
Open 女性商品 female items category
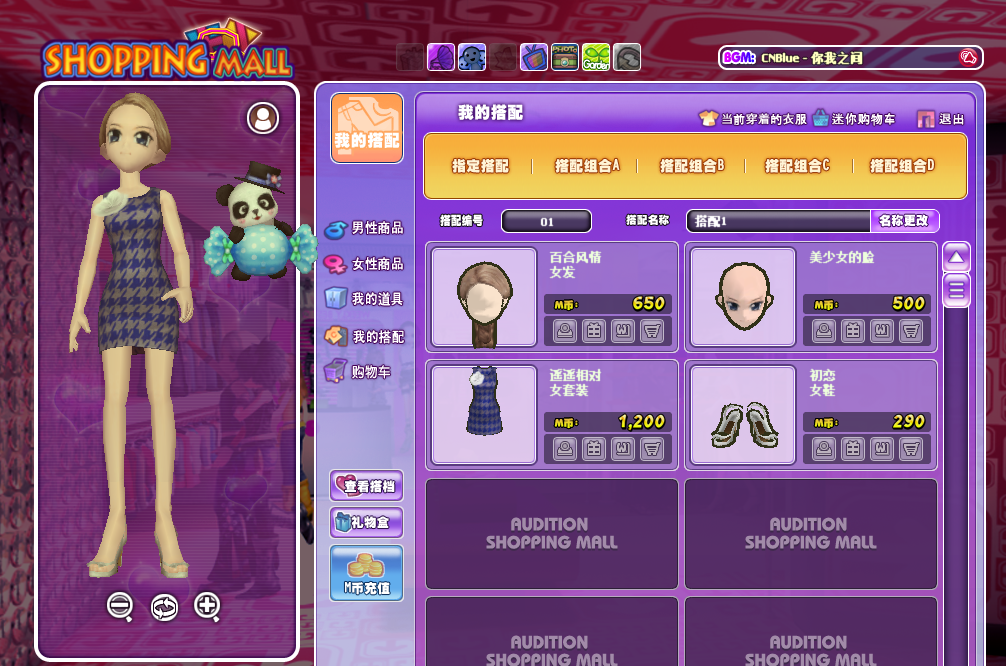point(365,264)
